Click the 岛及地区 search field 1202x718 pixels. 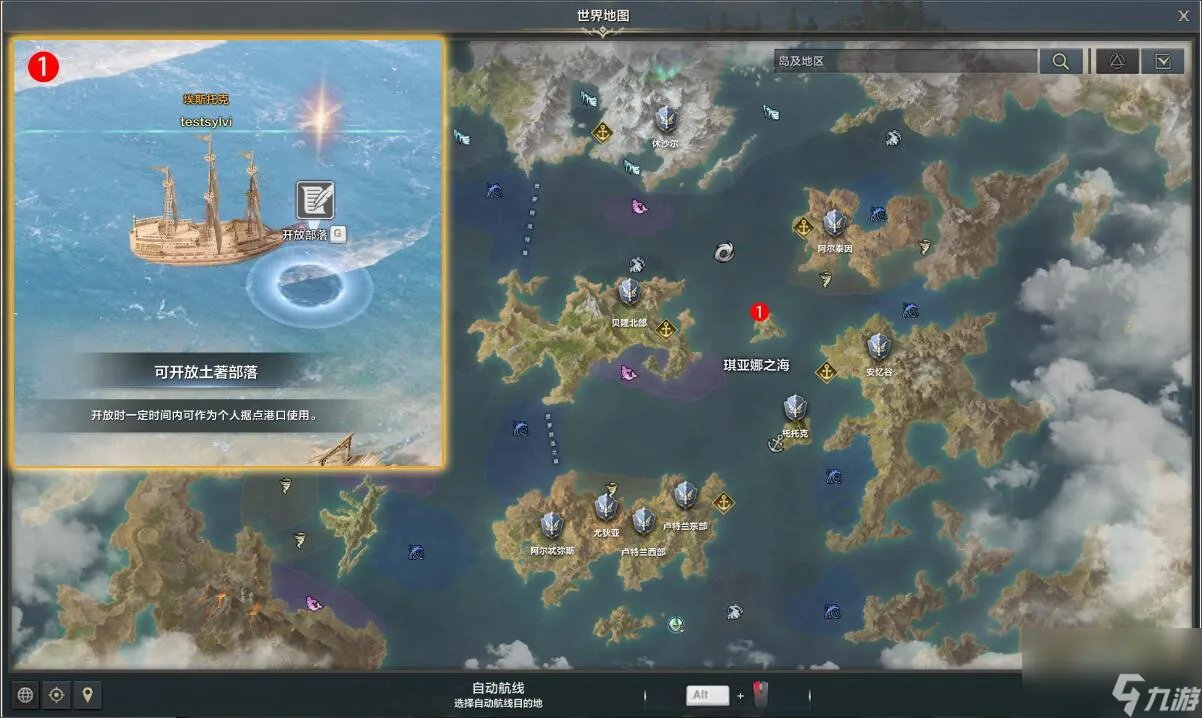click(x=905, y=61)
